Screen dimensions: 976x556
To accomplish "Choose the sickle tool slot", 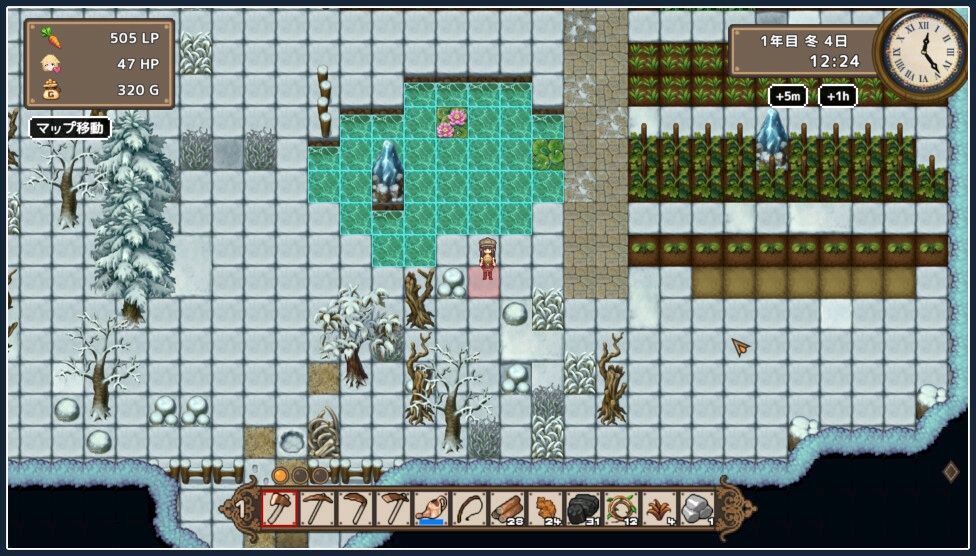I will click(x=355, y=509).
